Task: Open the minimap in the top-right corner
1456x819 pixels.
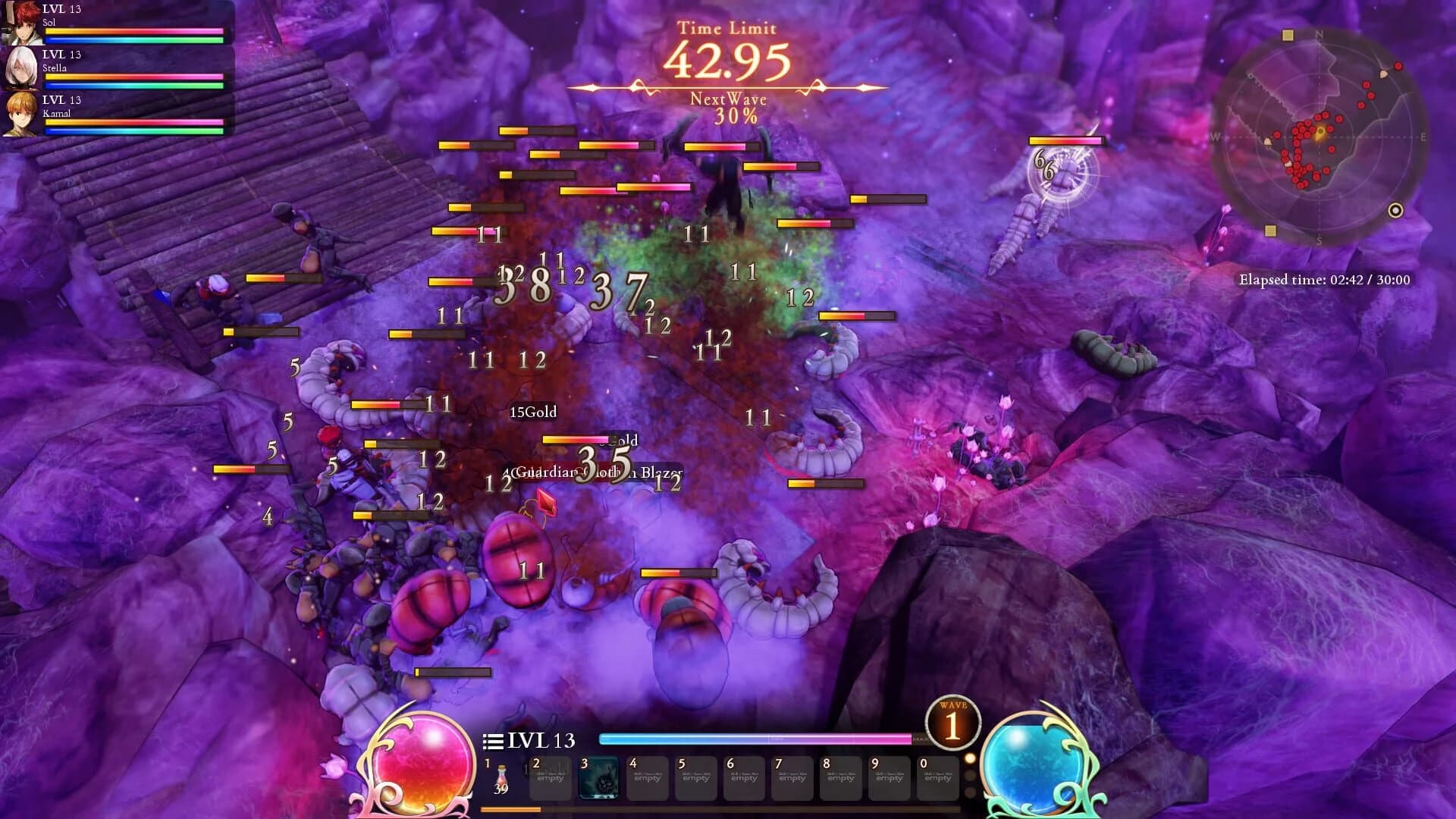Action: click(1319, 136)
